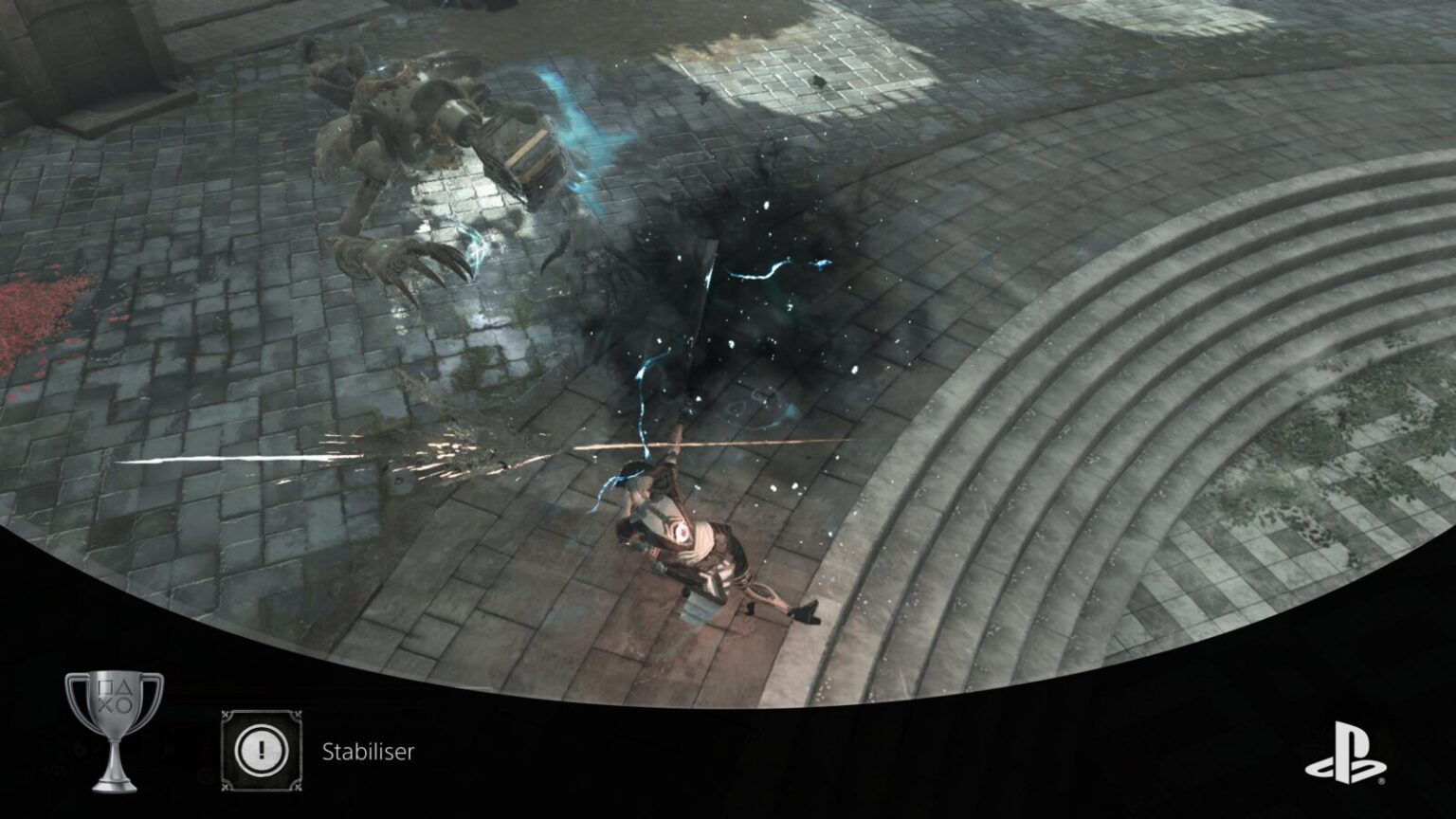Click the PlayStation button shapes on the trophy
This screenshot has width=1456, height=819.
tap(114, 692)
